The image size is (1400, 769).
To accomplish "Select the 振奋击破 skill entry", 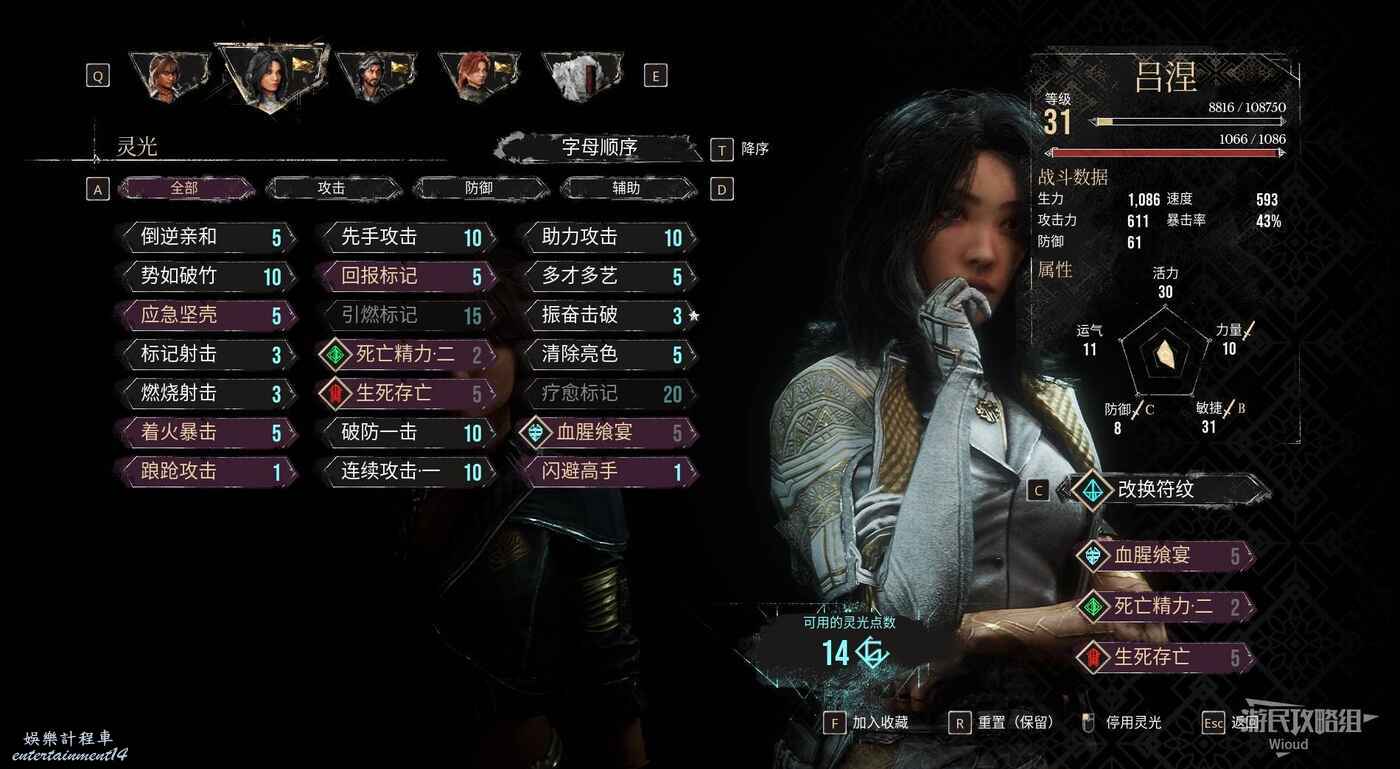I will (609, 315).
